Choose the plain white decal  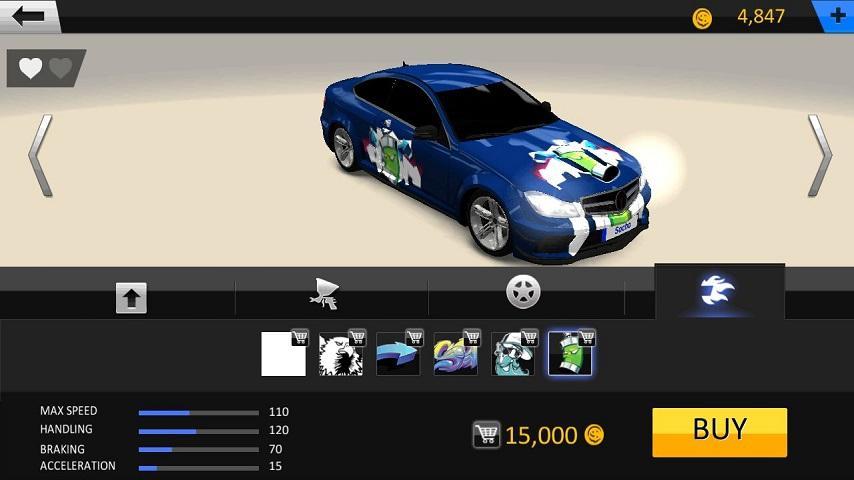coord(284,354)
